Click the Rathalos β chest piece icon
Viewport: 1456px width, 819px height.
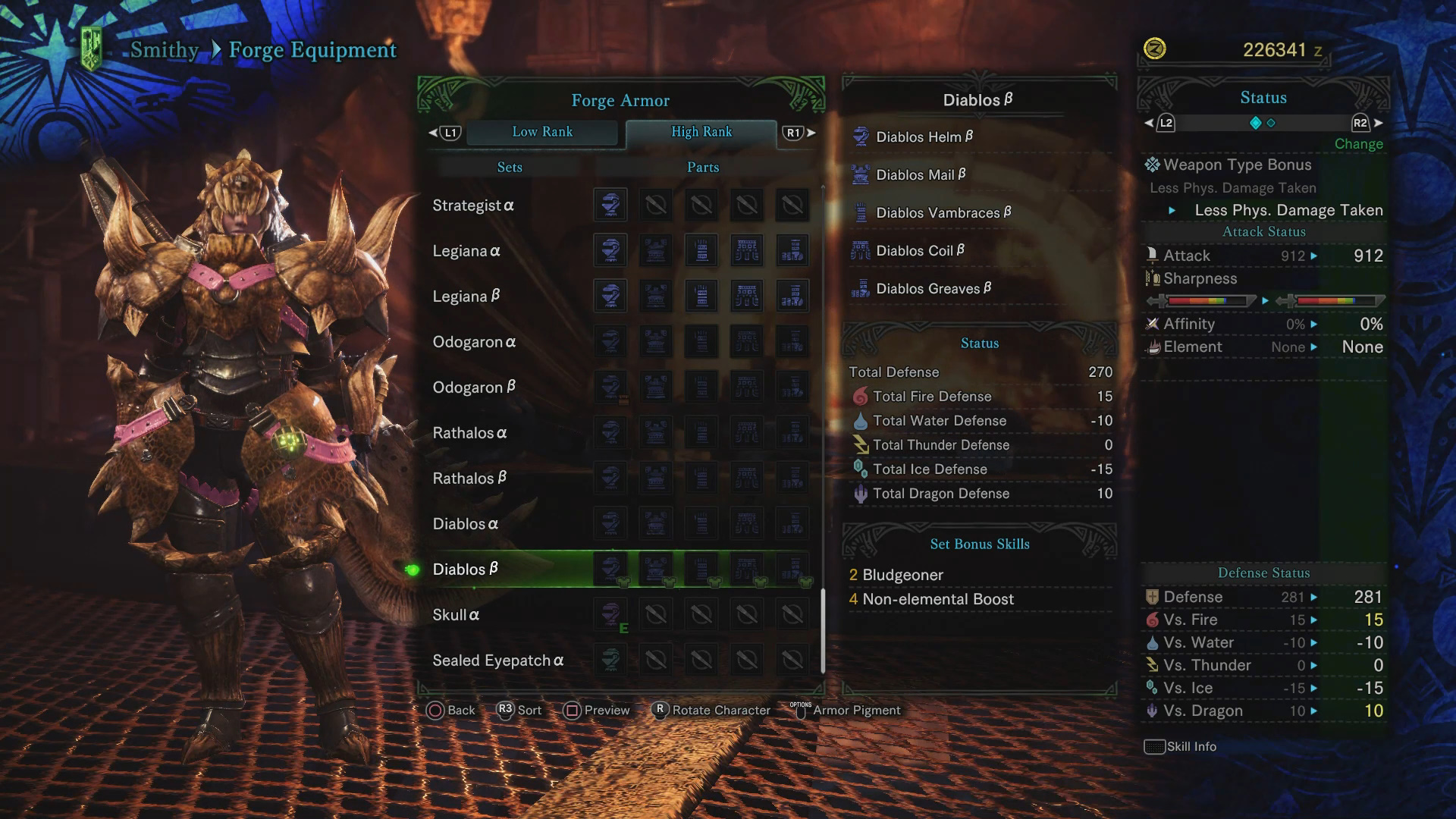click(x=656, y=478)
